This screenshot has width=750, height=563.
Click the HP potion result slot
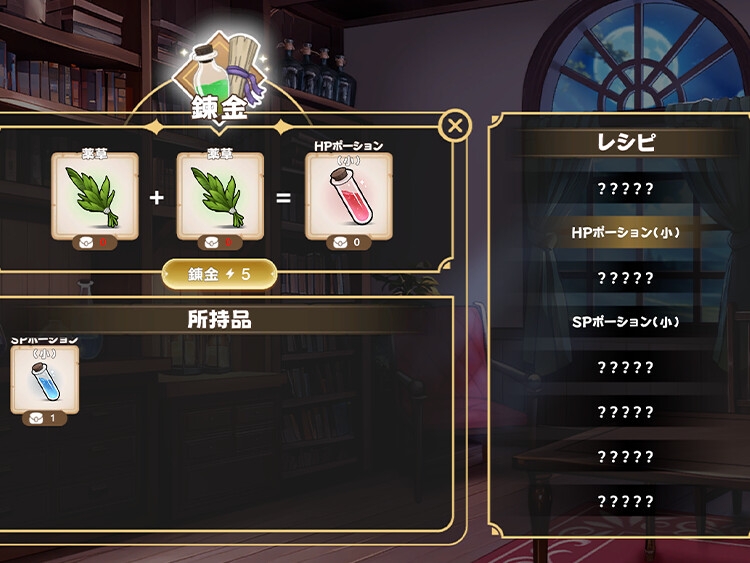click(x=348, y=196)
